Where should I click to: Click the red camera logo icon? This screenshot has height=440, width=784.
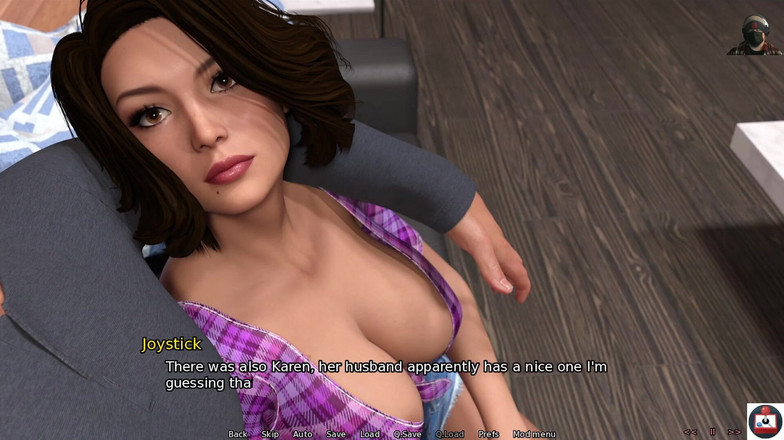(x=765, y=421)
